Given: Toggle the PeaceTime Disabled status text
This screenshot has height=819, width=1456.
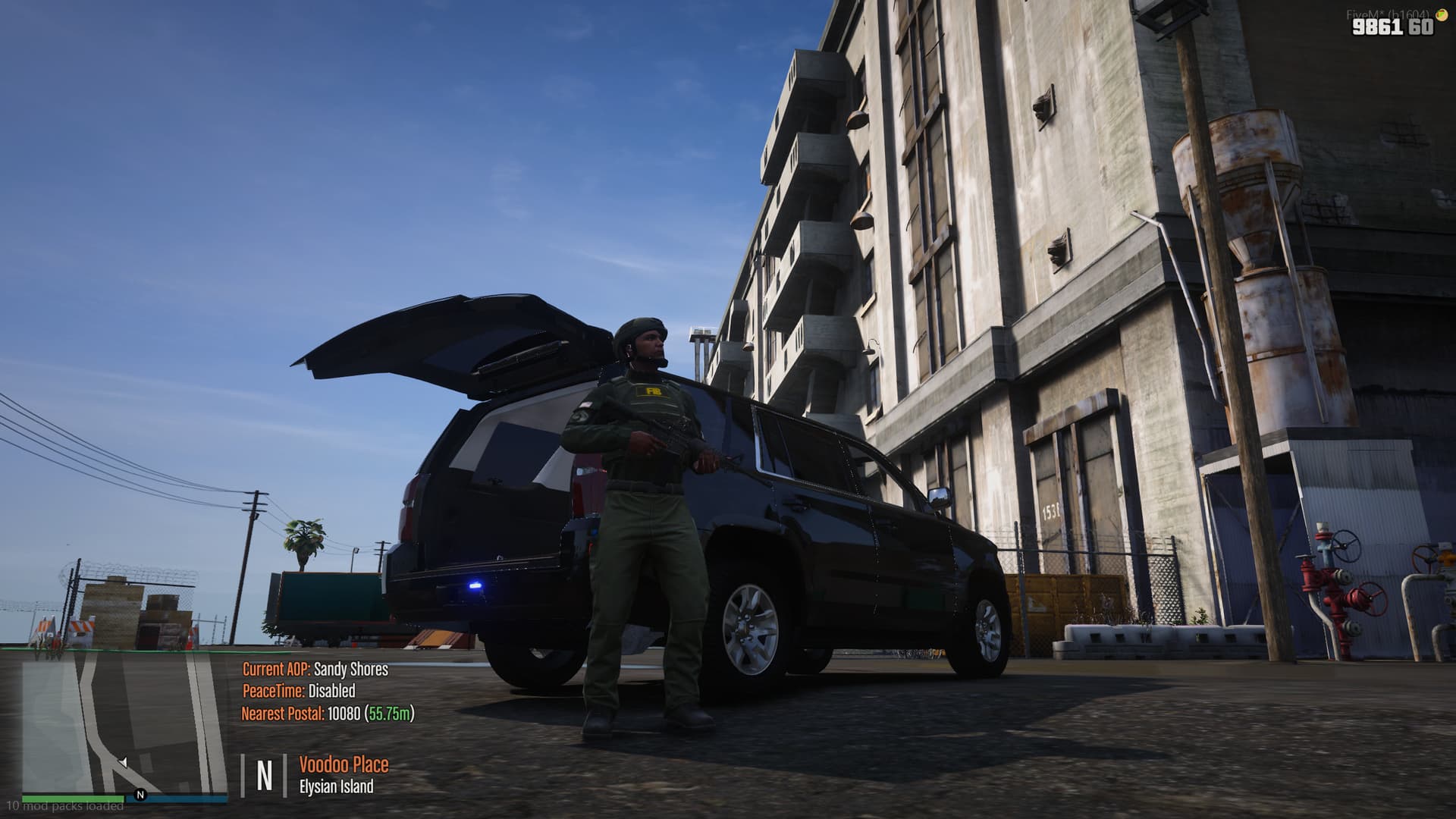Looking at the screenshot, I should pyautogui.click(x=299, y=692).
